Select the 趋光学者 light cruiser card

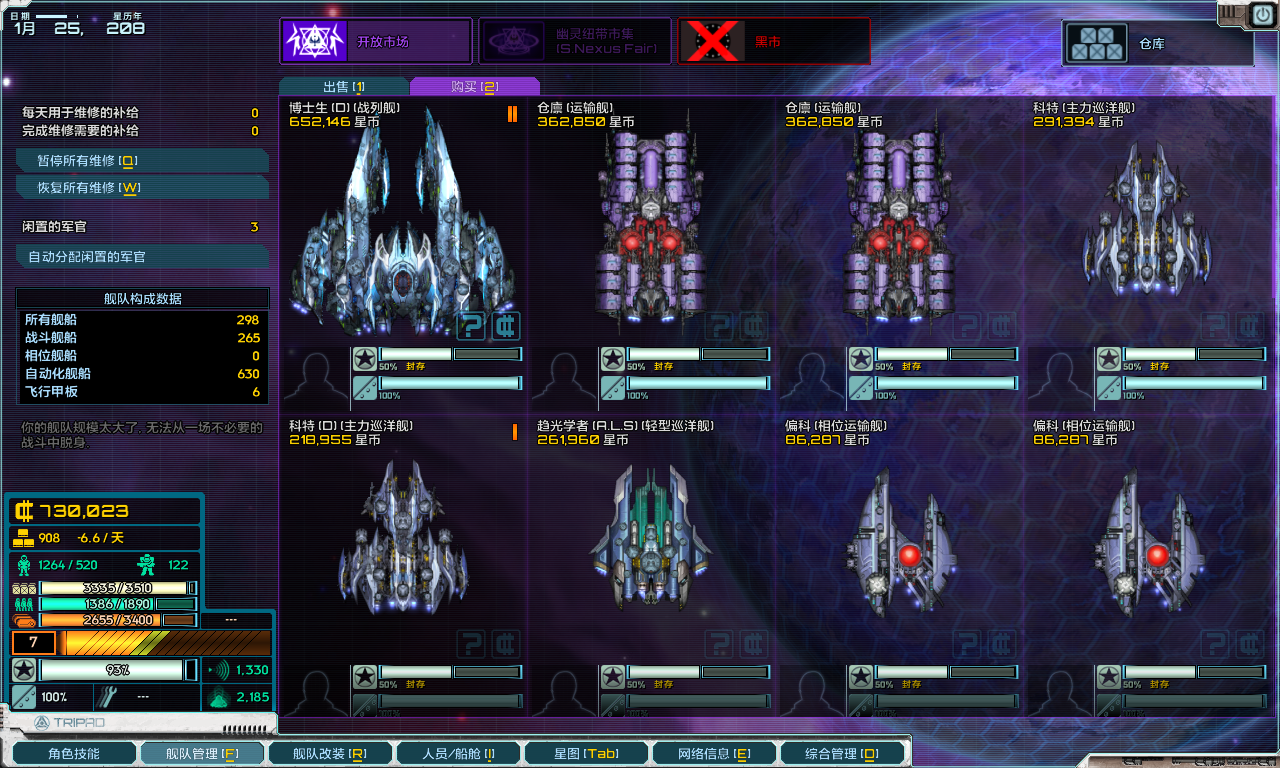click(651, 540)
